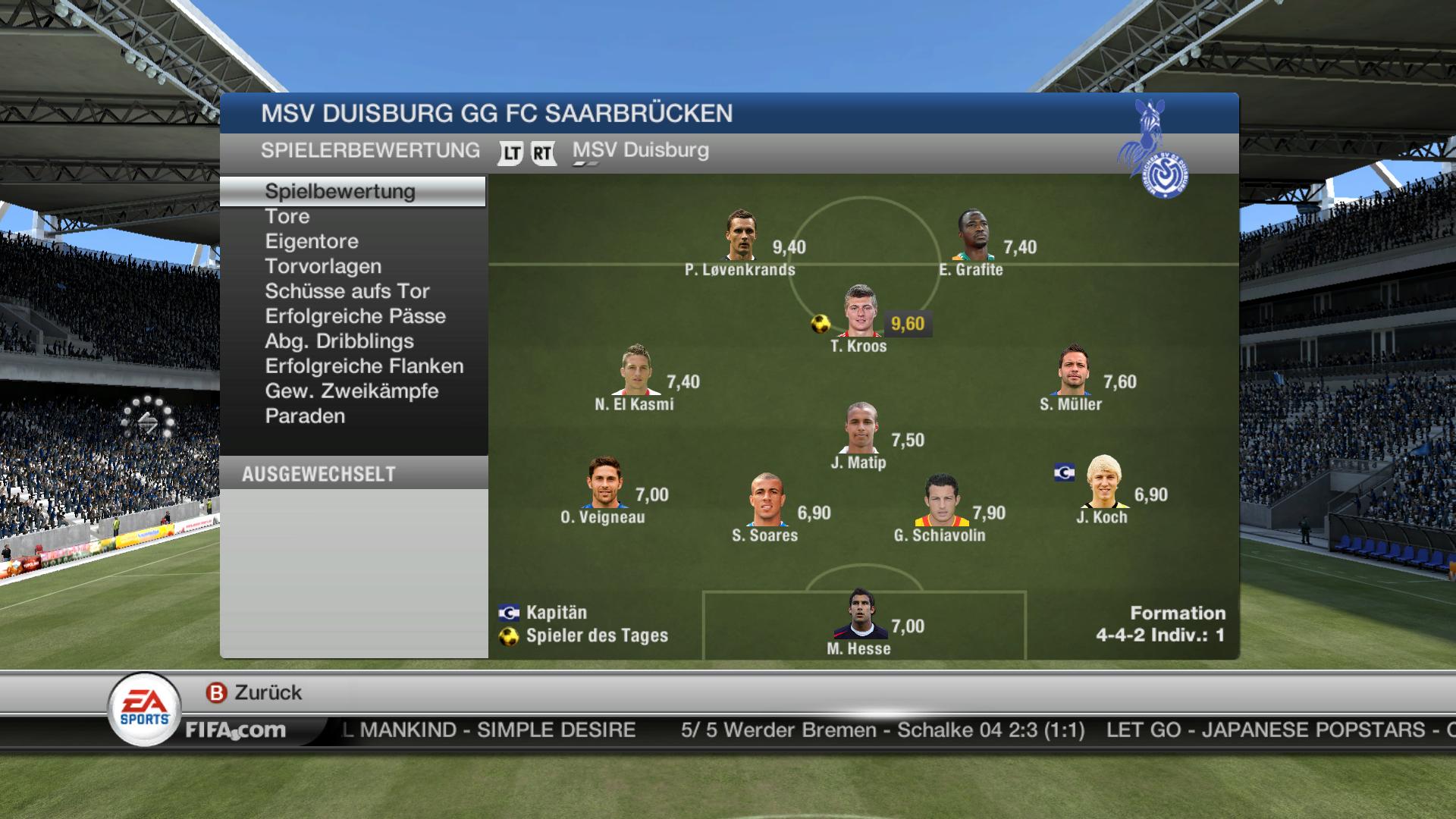Open Erfolgreiche Pässe stats
The width and height of the screenshot is (1456, 819).
[355, 316]
